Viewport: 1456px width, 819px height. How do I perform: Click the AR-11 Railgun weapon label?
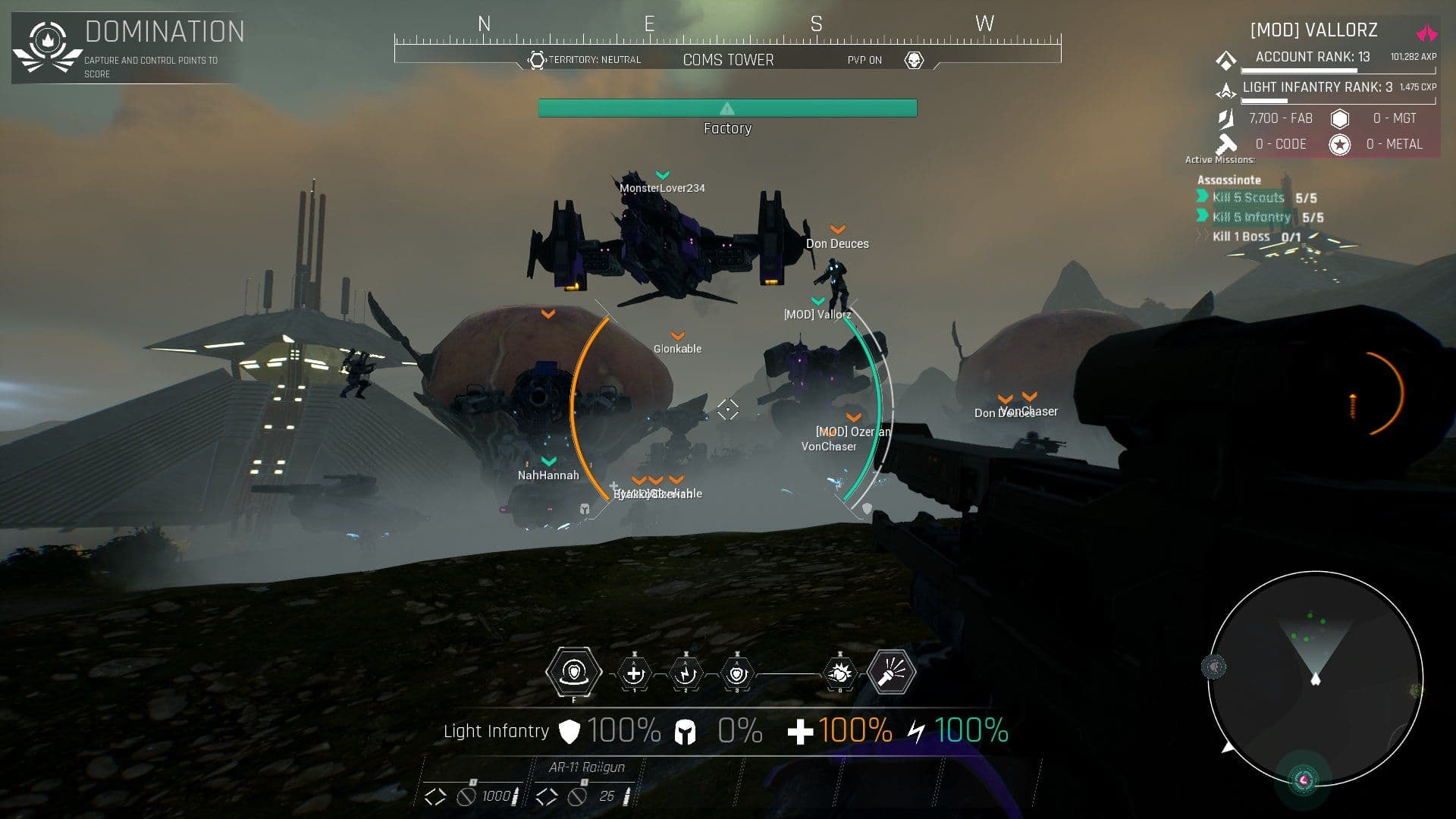tap(586, 767)
